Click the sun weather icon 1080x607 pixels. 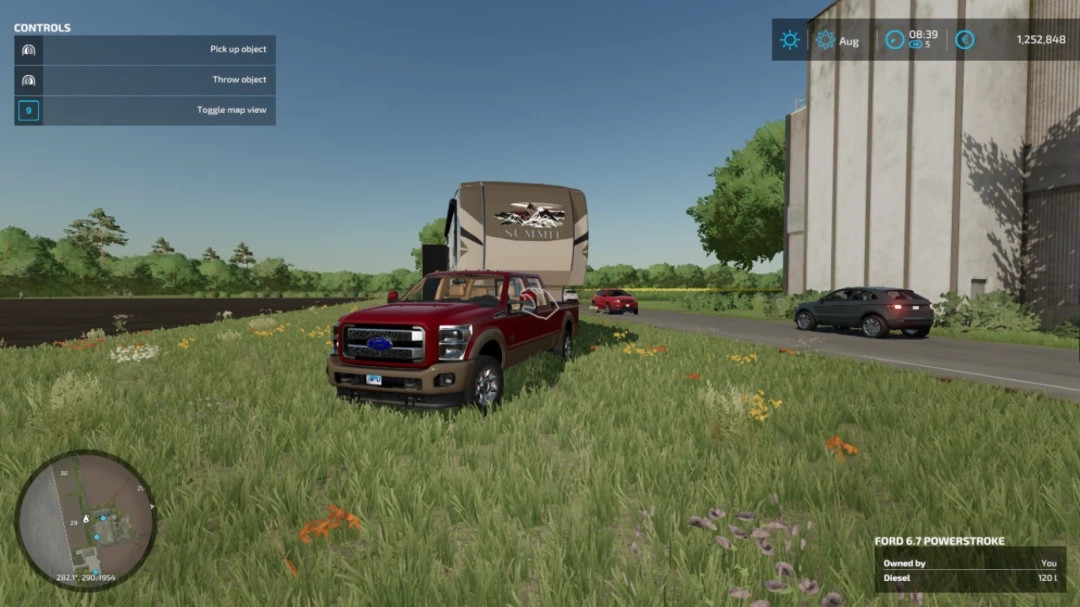(790, 40)
